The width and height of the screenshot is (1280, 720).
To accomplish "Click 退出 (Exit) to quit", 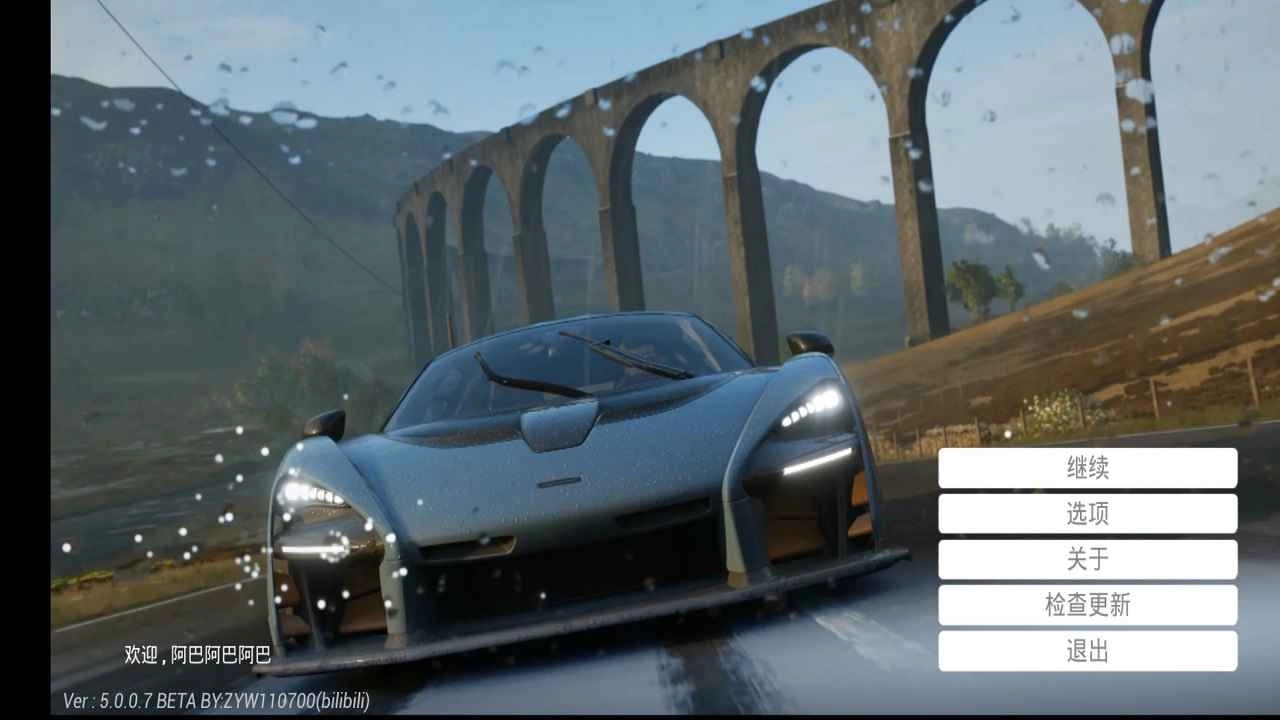I will (1087, 651).
